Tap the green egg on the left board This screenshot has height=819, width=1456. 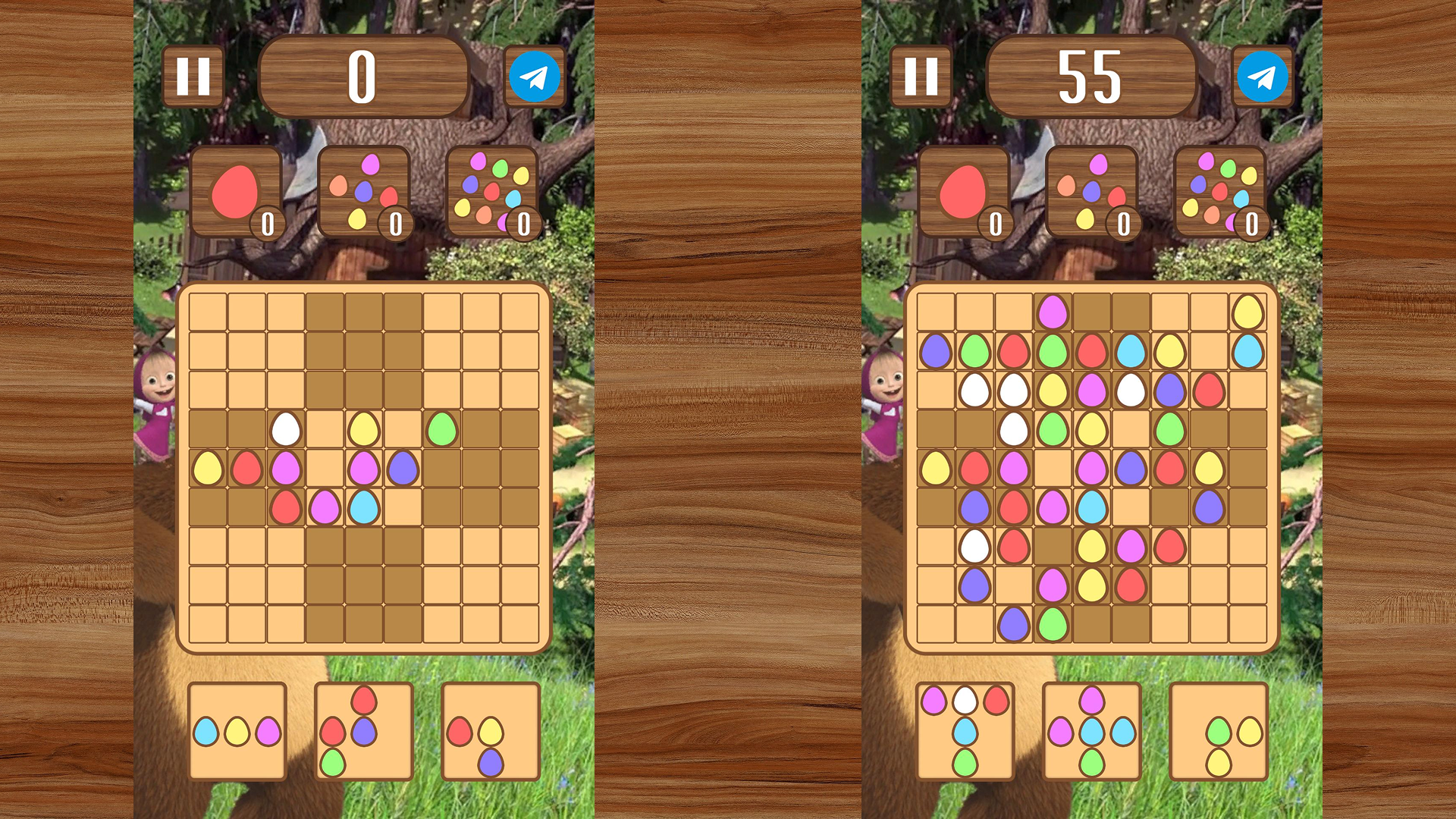(444, 428)
